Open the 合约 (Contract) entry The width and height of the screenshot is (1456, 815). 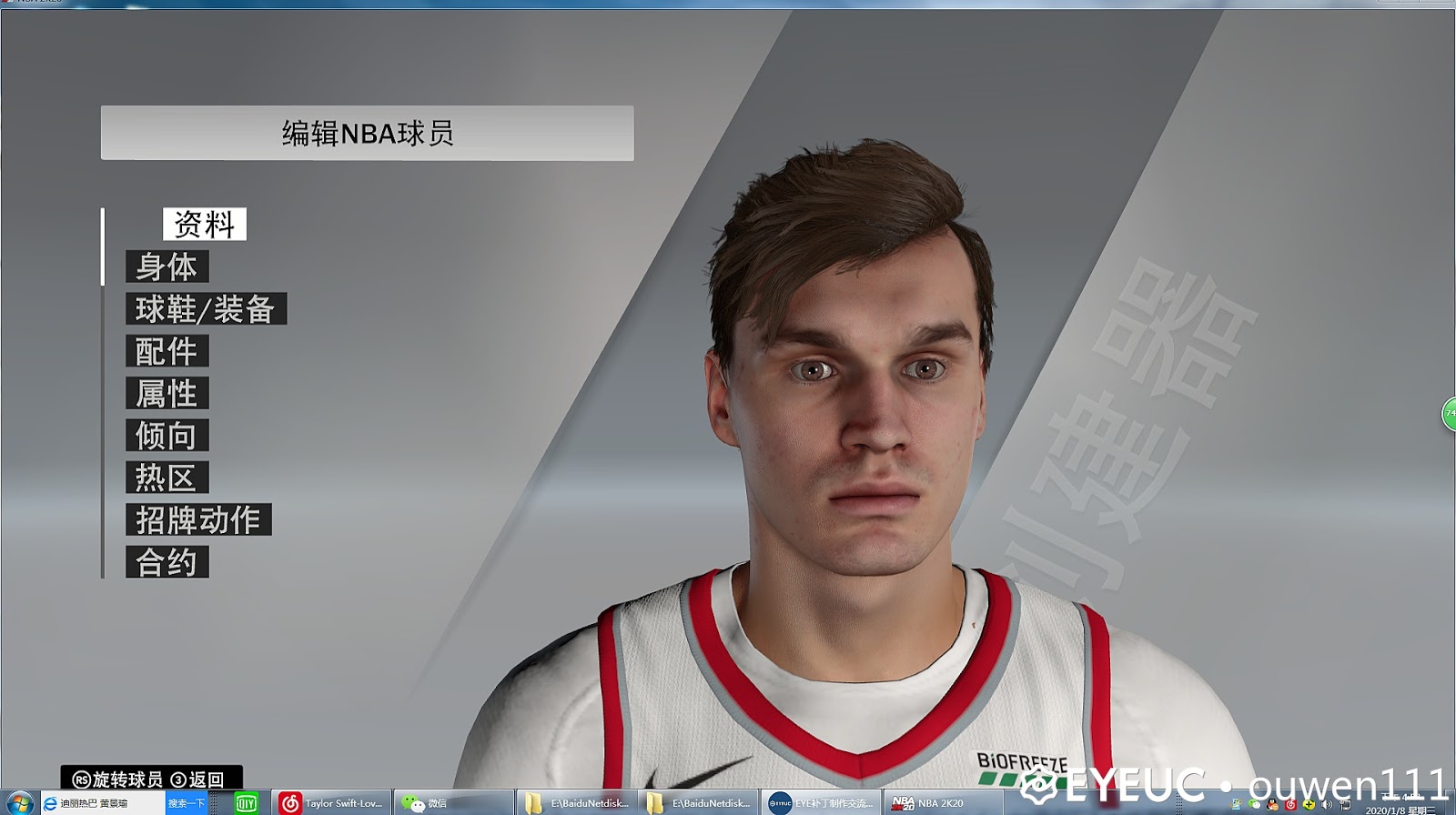[167, 562]
